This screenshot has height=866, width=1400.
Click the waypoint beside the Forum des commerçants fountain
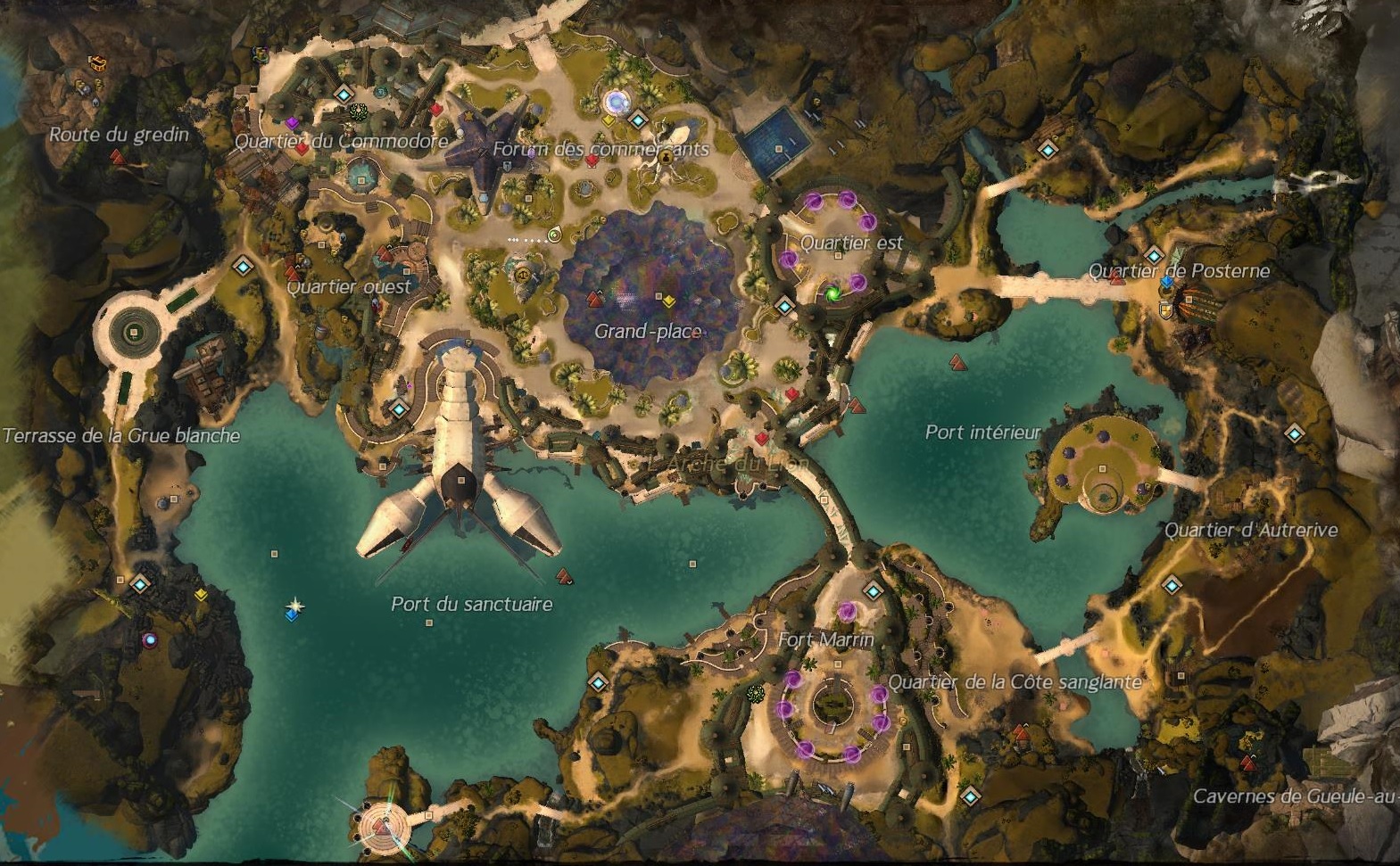tap(637, 120)
